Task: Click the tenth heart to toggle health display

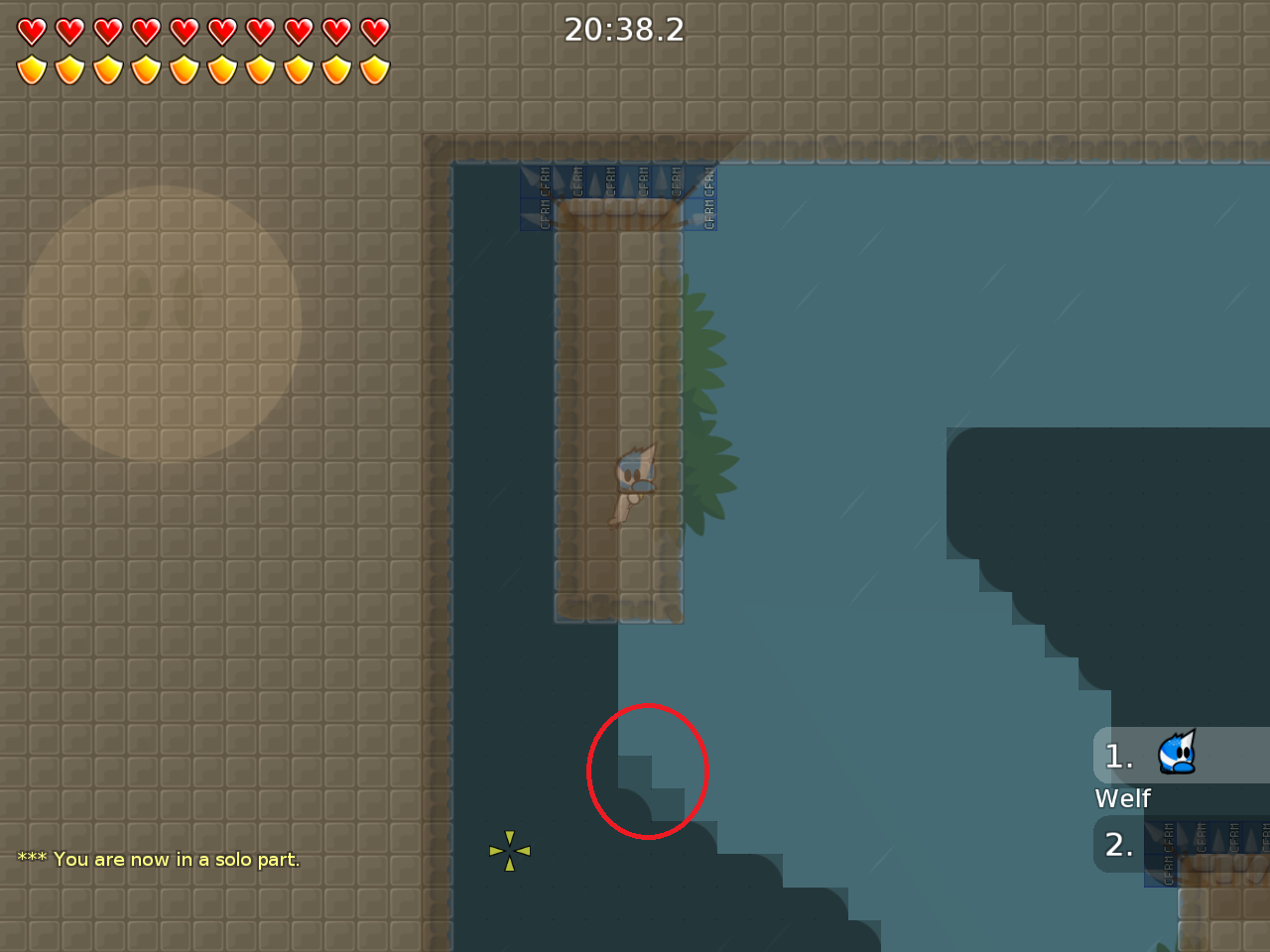Action: (x=374, y=31)
